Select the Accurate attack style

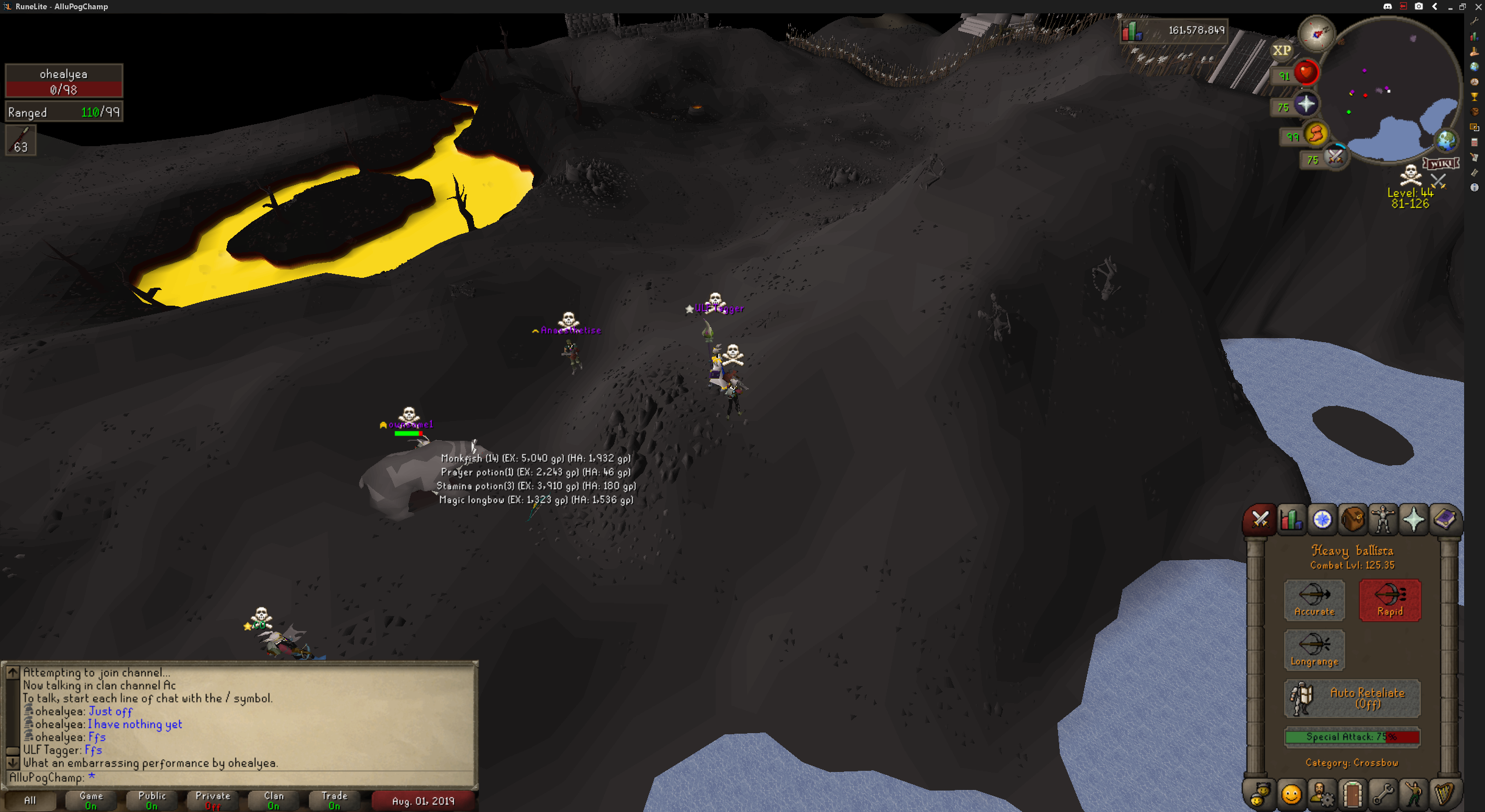pyautogui.click(x=1314, y=600)
